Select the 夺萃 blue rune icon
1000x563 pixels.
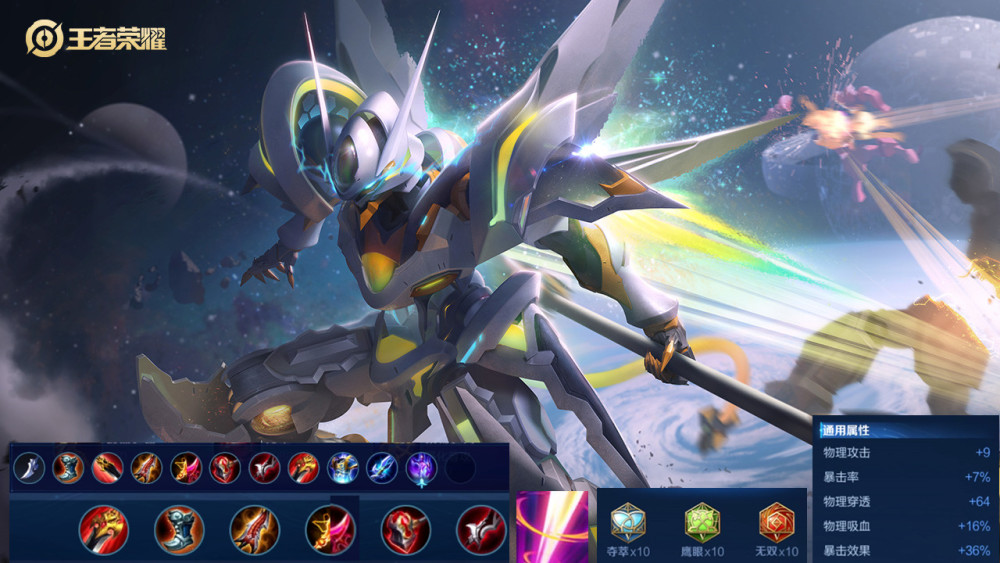click(x=628, y=522)
